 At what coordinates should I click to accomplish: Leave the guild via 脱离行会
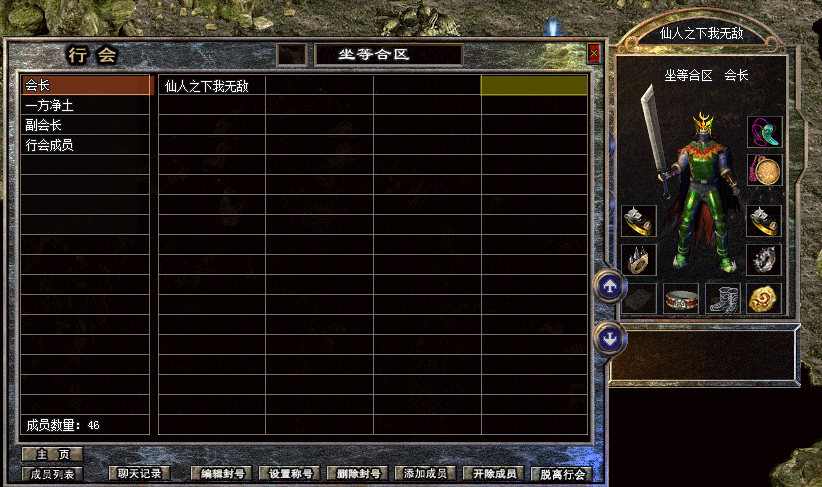coord(562,474)
